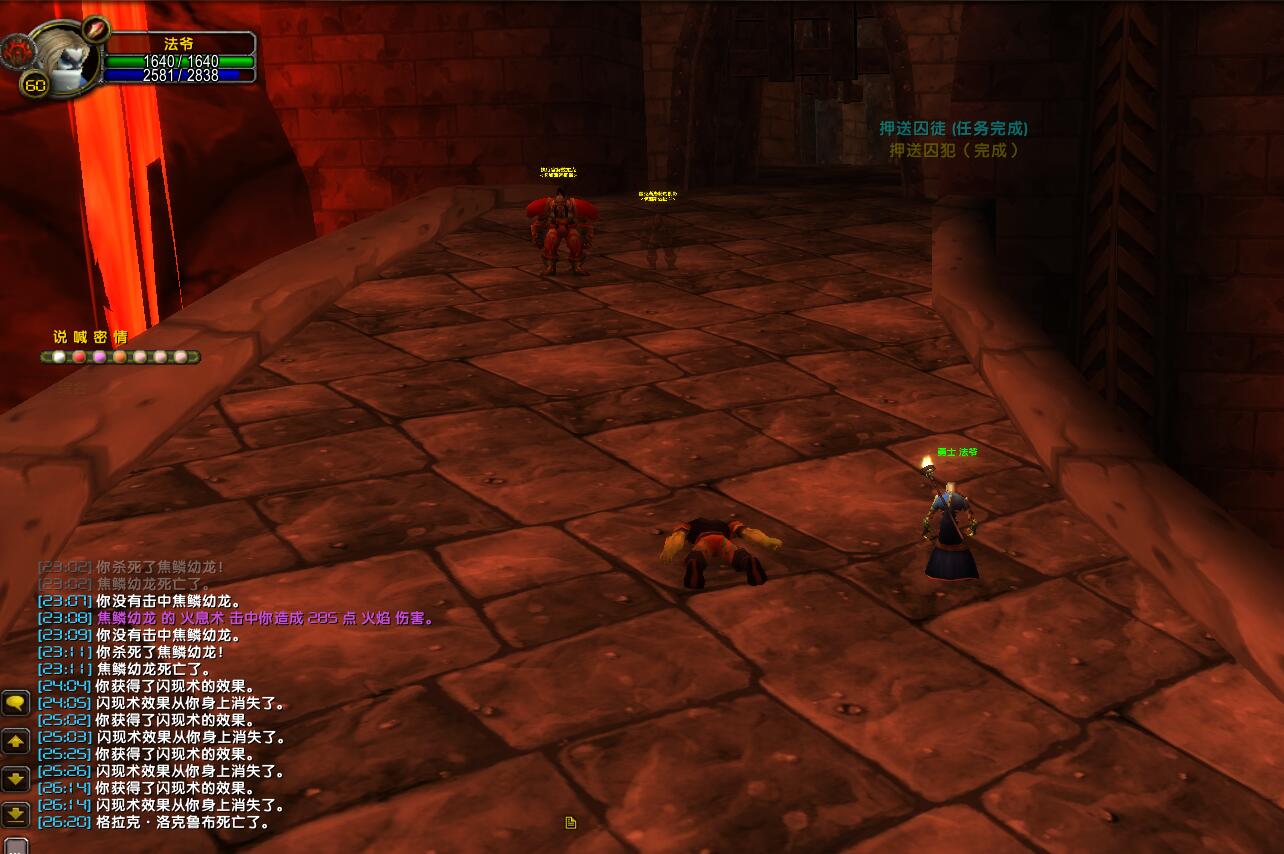Choose the 说 (say) chat shortcut

click(x=60, y=337)
